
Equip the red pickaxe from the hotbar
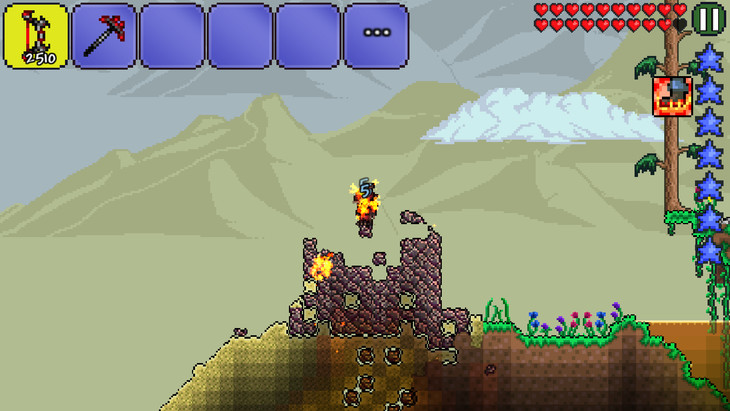tap(104, 36)
